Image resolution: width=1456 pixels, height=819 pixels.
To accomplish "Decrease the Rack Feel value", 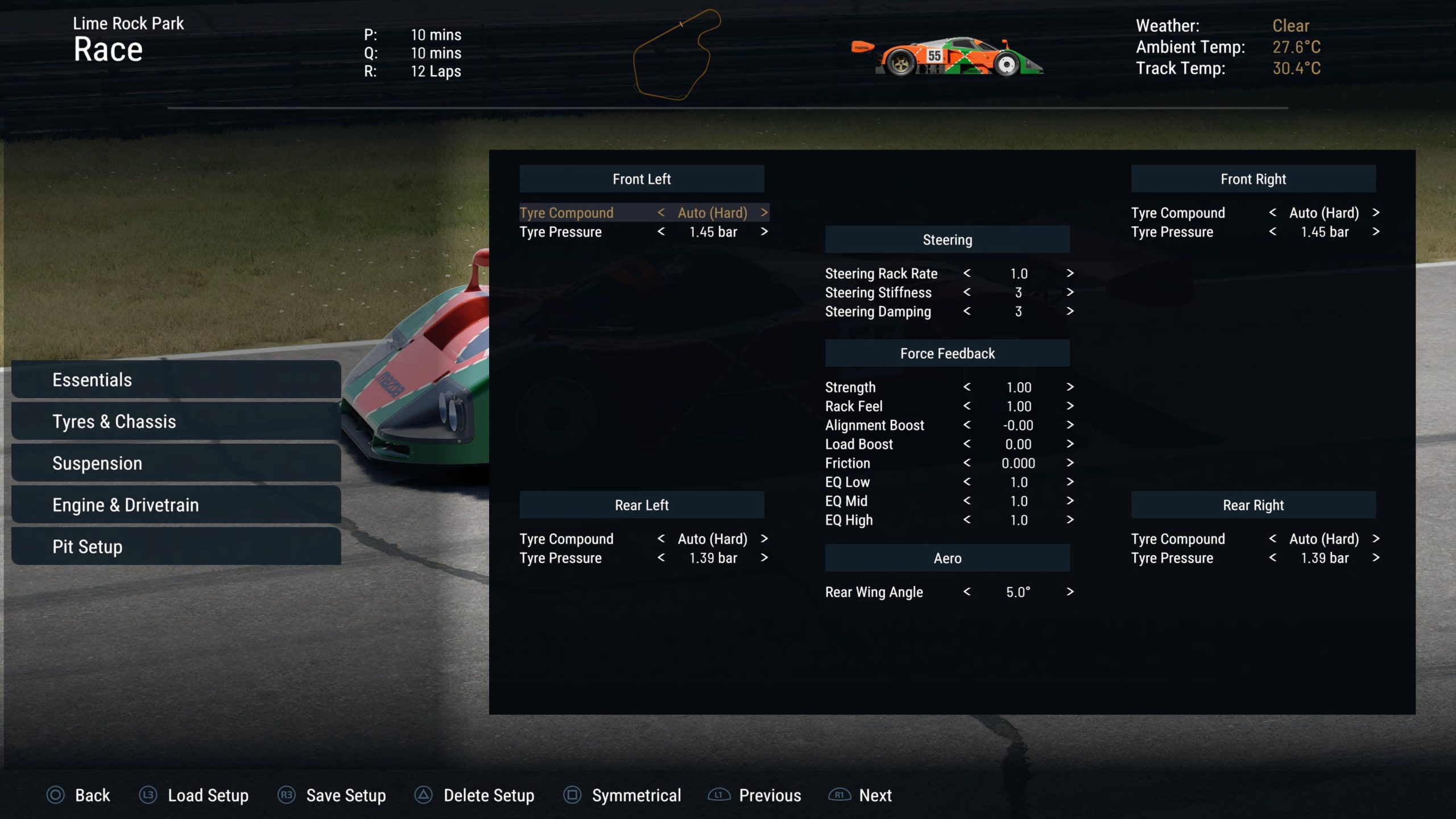I will [967, 406].
